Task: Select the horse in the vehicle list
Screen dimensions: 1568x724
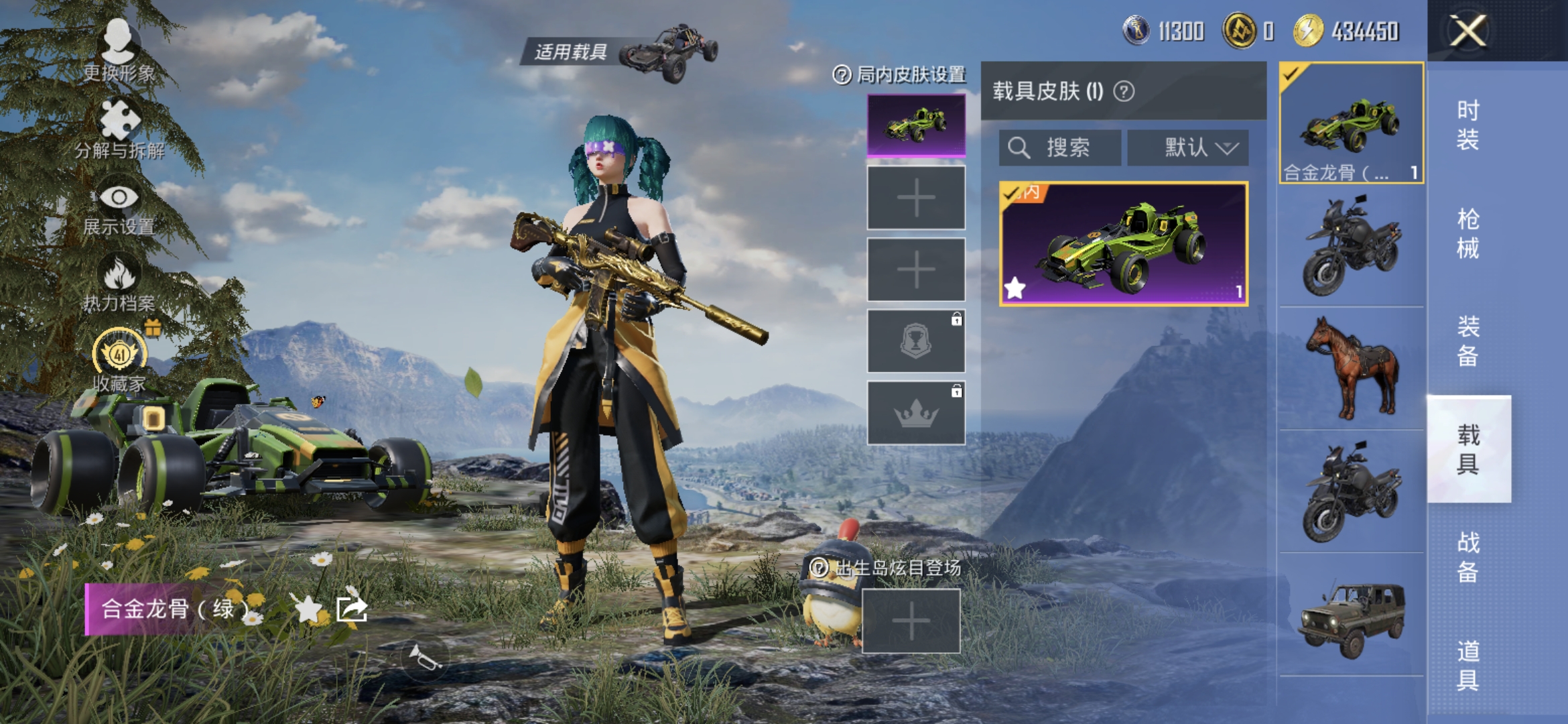Action: 1352,368
